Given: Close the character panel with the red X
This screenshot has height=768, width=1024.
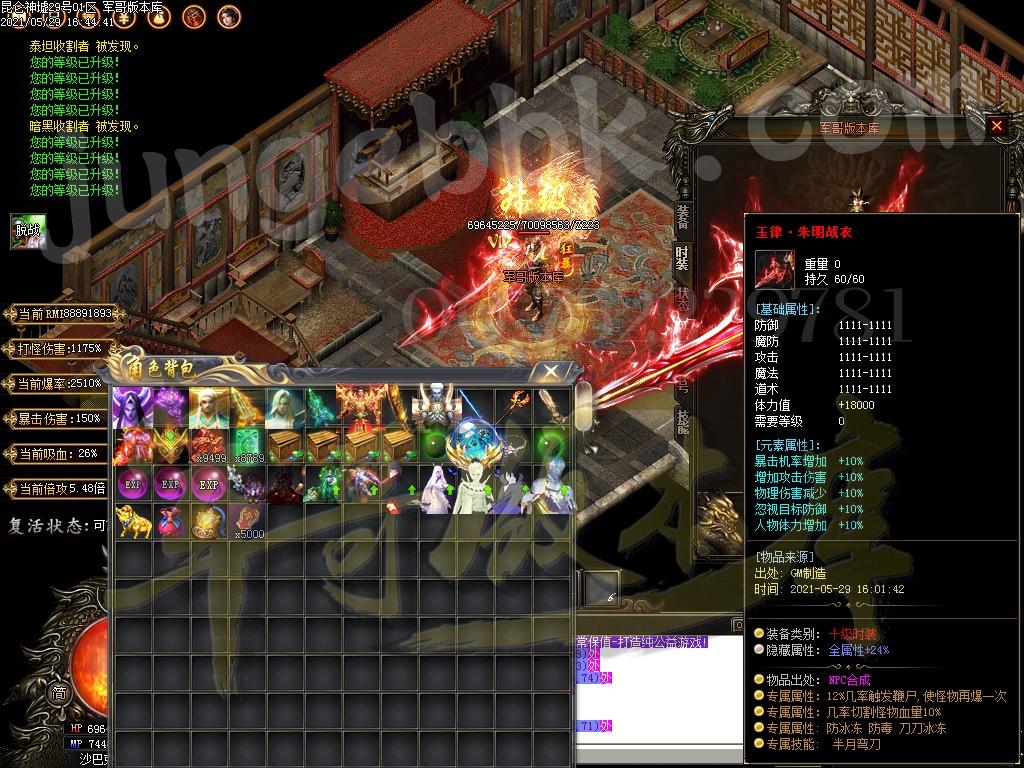Looking at the screenshot, I should point(996,126).
